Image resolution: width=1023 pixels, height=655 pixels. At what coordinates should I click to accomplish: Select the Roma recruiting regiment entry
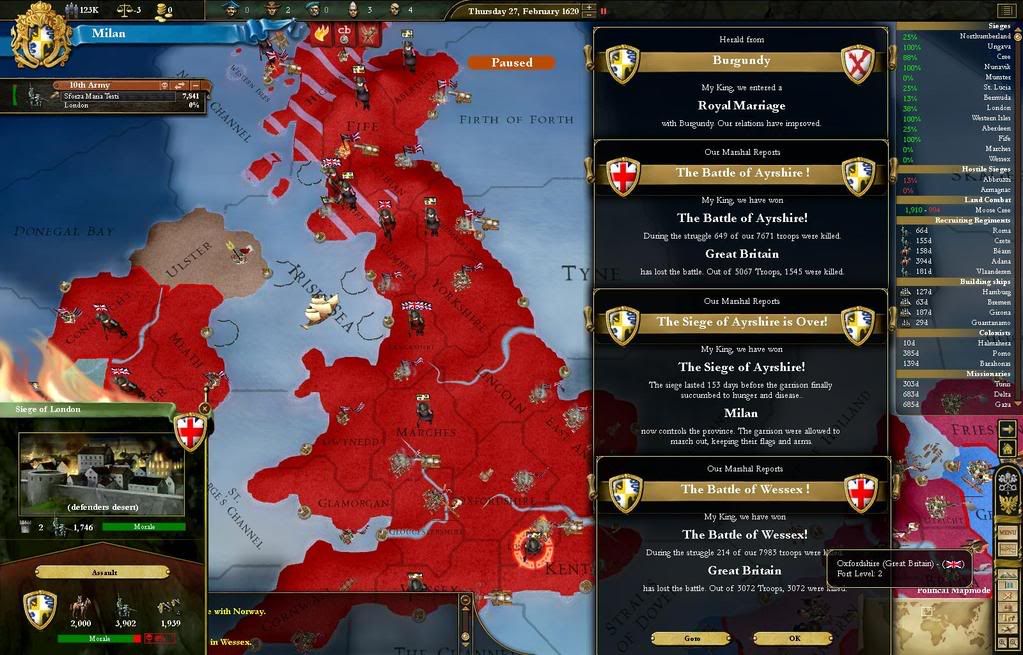[958, 229]
